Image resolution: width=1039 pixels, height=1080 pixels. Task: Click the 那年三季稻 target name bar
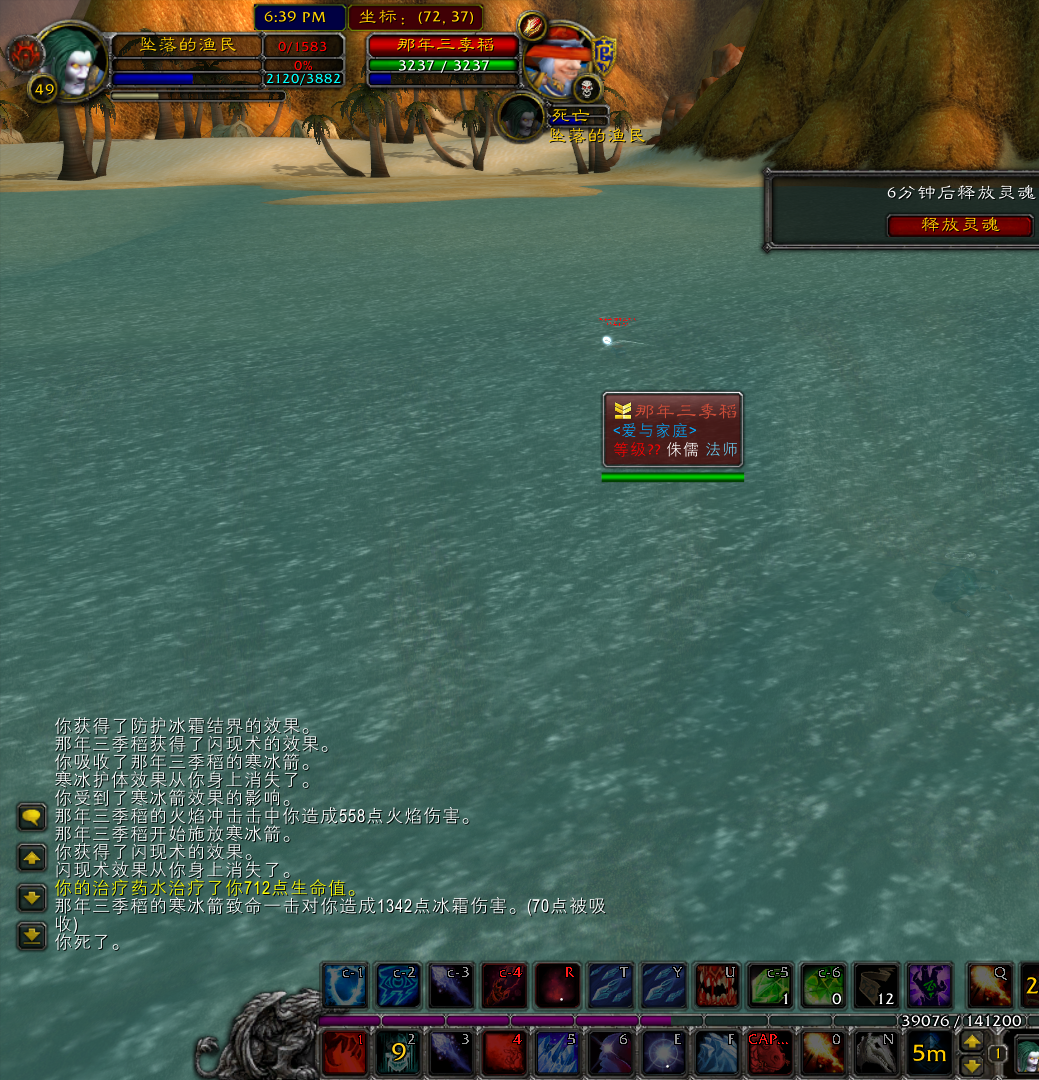(444, 45)
